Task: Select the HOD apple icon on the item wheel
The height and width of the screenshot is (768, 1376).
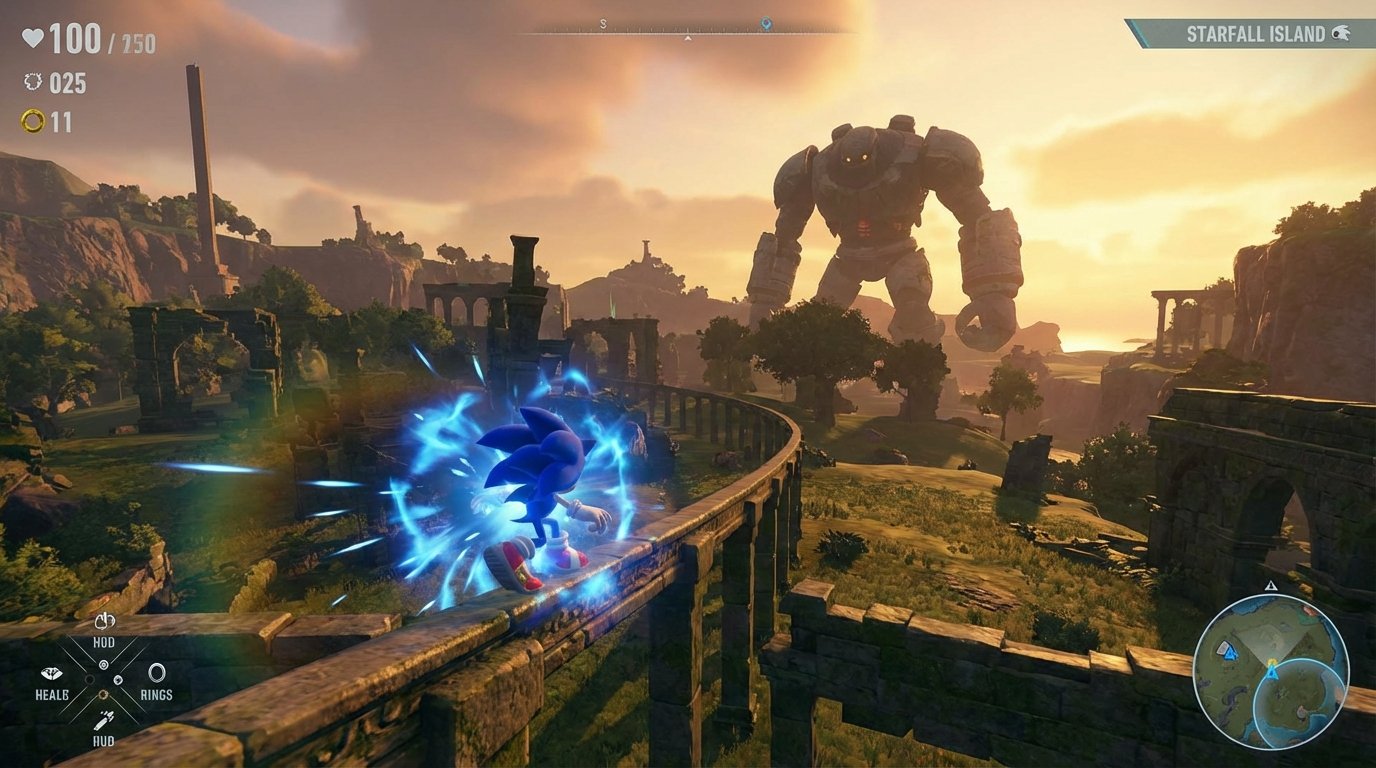Action: (x=104, y=621)
